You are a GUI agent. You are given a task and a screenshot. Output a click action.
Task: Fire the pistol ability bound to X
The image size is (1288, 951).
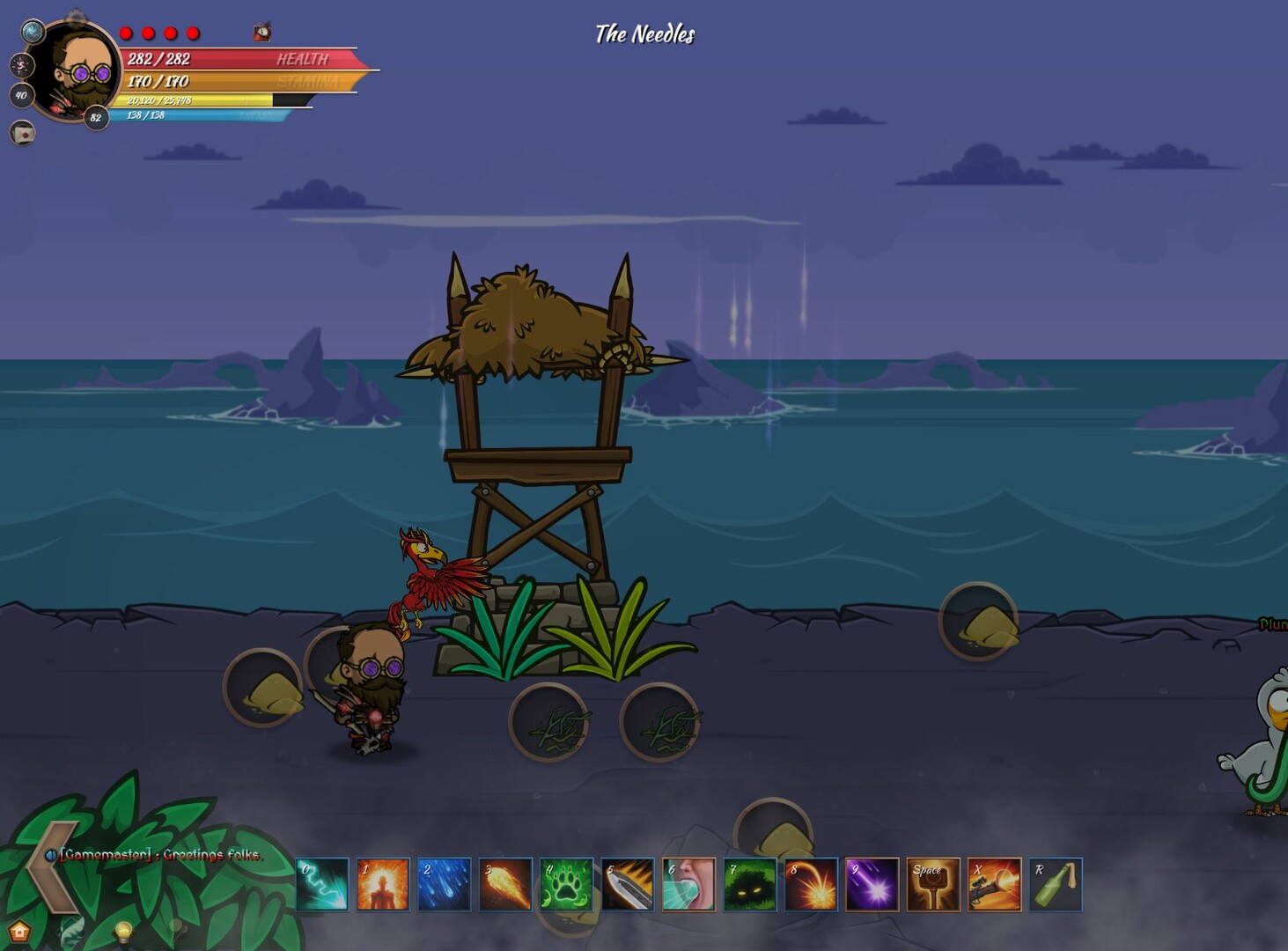(x=993, y=885)
